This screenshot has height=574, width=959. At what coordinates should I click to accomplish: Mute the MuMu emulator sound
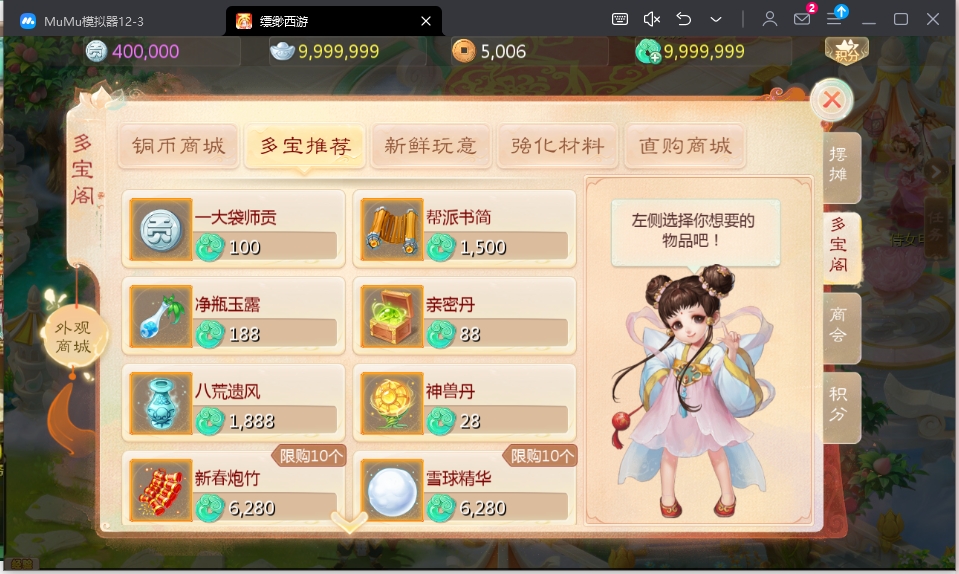pos(652,20)
